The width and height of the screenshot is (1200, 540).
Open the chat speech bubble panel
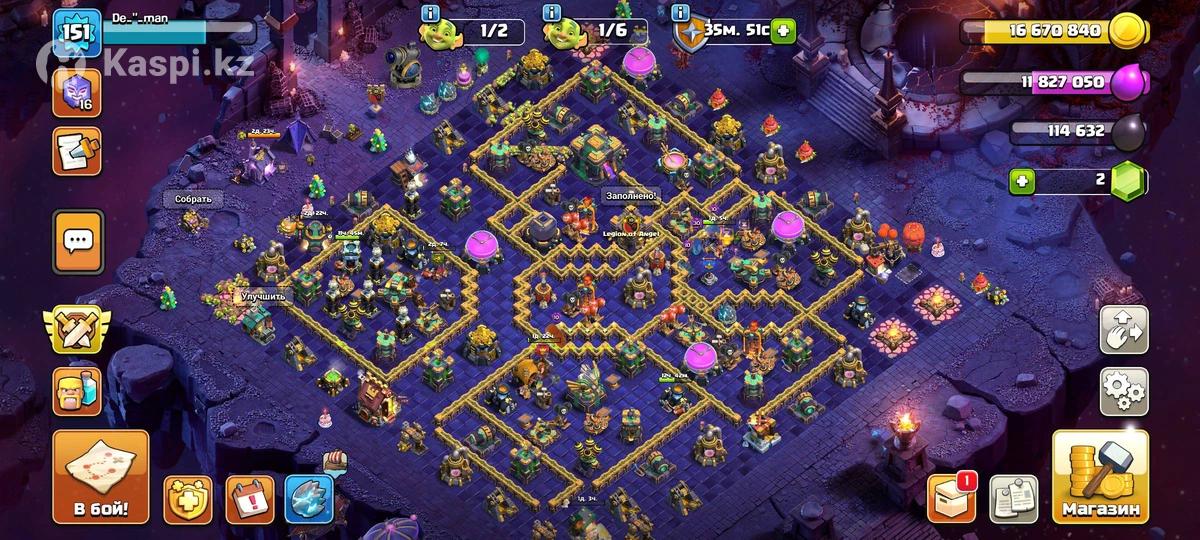(x=77, y=241)
